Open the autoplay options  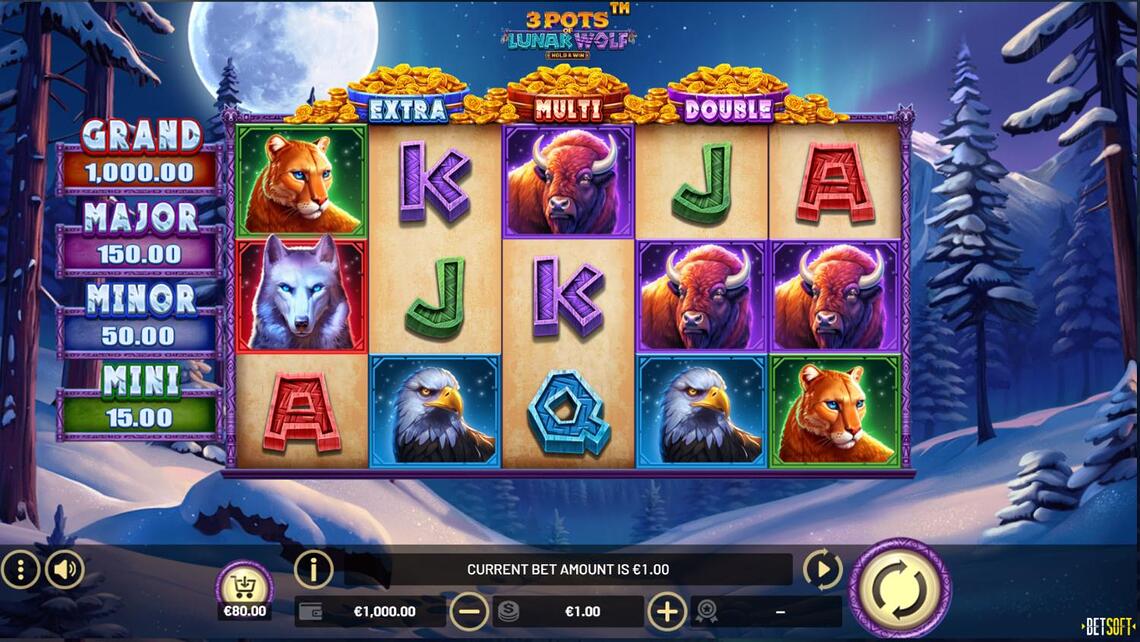(822, 570)
